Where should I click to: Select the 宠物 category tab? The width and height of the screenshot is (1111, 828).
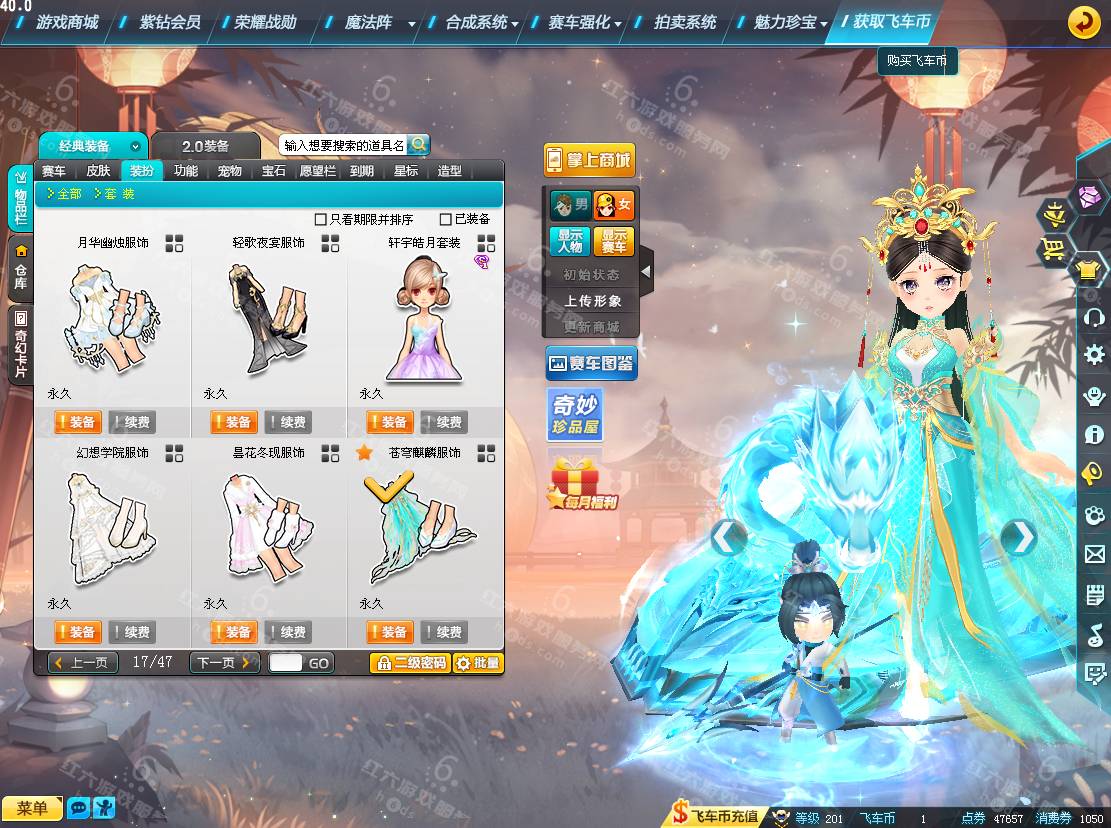[x=230, y=171]
